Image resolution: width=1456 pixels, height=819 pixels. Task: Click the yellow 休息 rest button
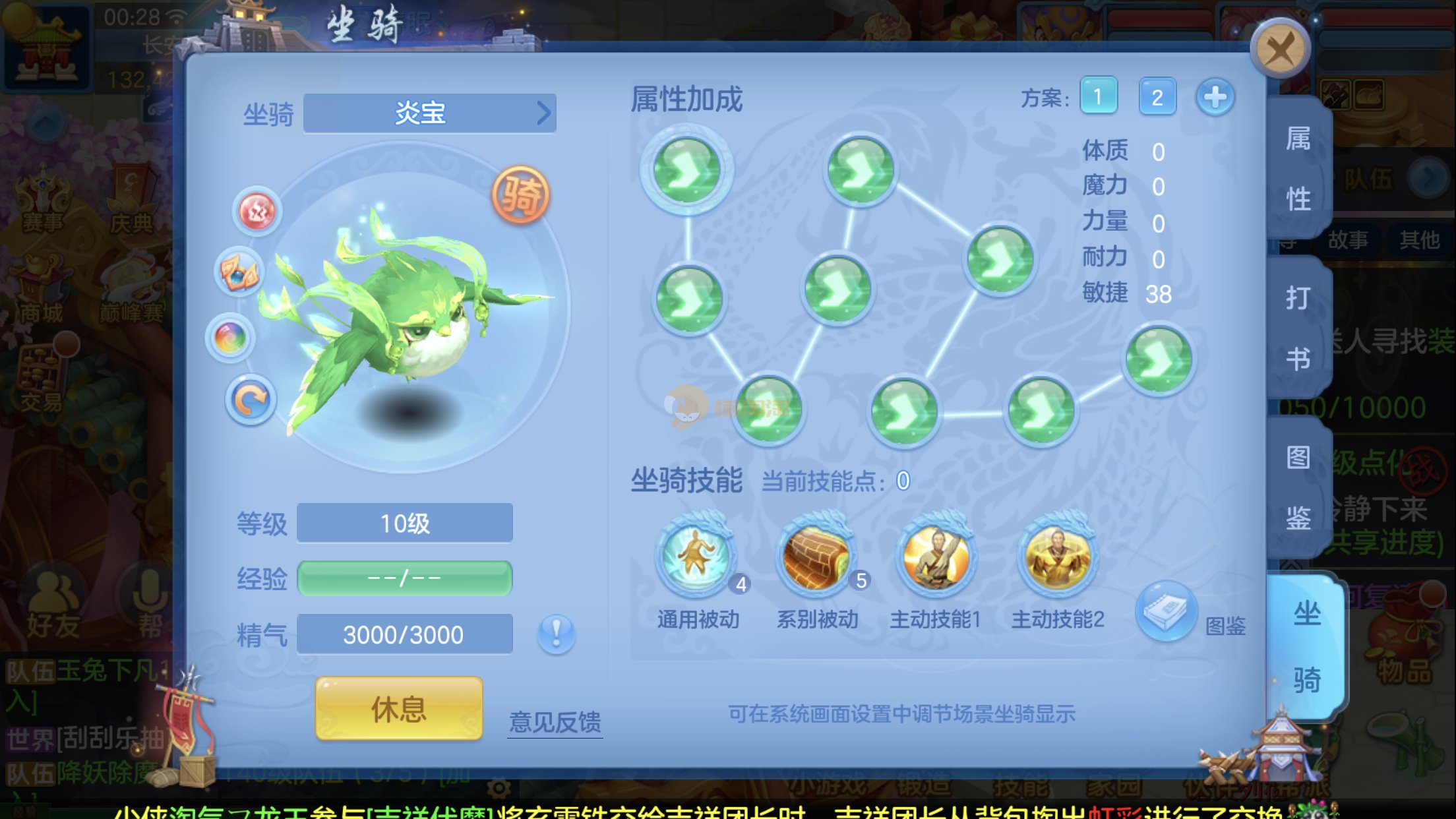[399, 709]
